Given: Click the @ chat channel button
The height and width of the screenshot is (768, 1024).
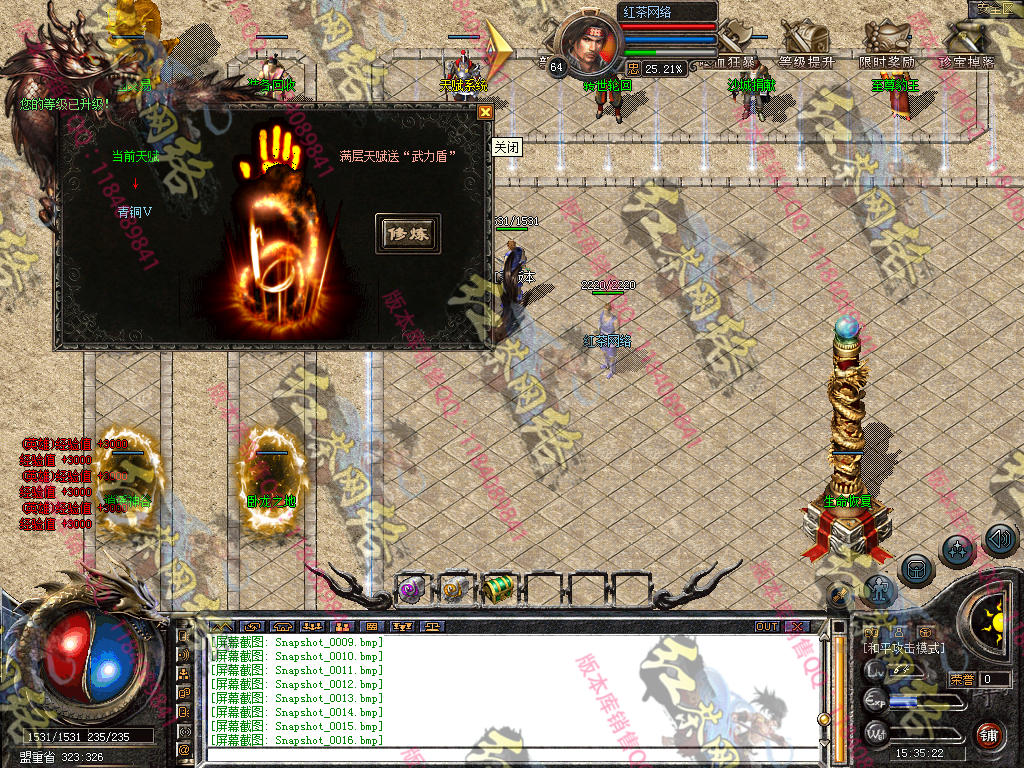Looking at the screenshot, I should pyautogui.click(x=185, y=748).
